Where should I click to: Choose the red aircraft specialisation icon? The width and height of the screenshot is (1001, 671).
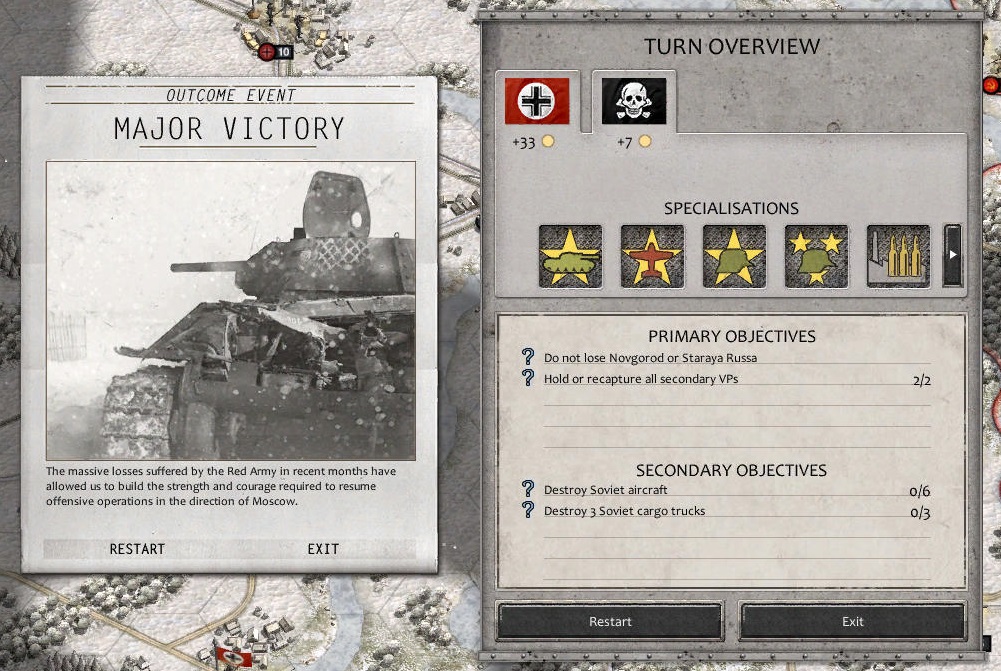(652, 256)
